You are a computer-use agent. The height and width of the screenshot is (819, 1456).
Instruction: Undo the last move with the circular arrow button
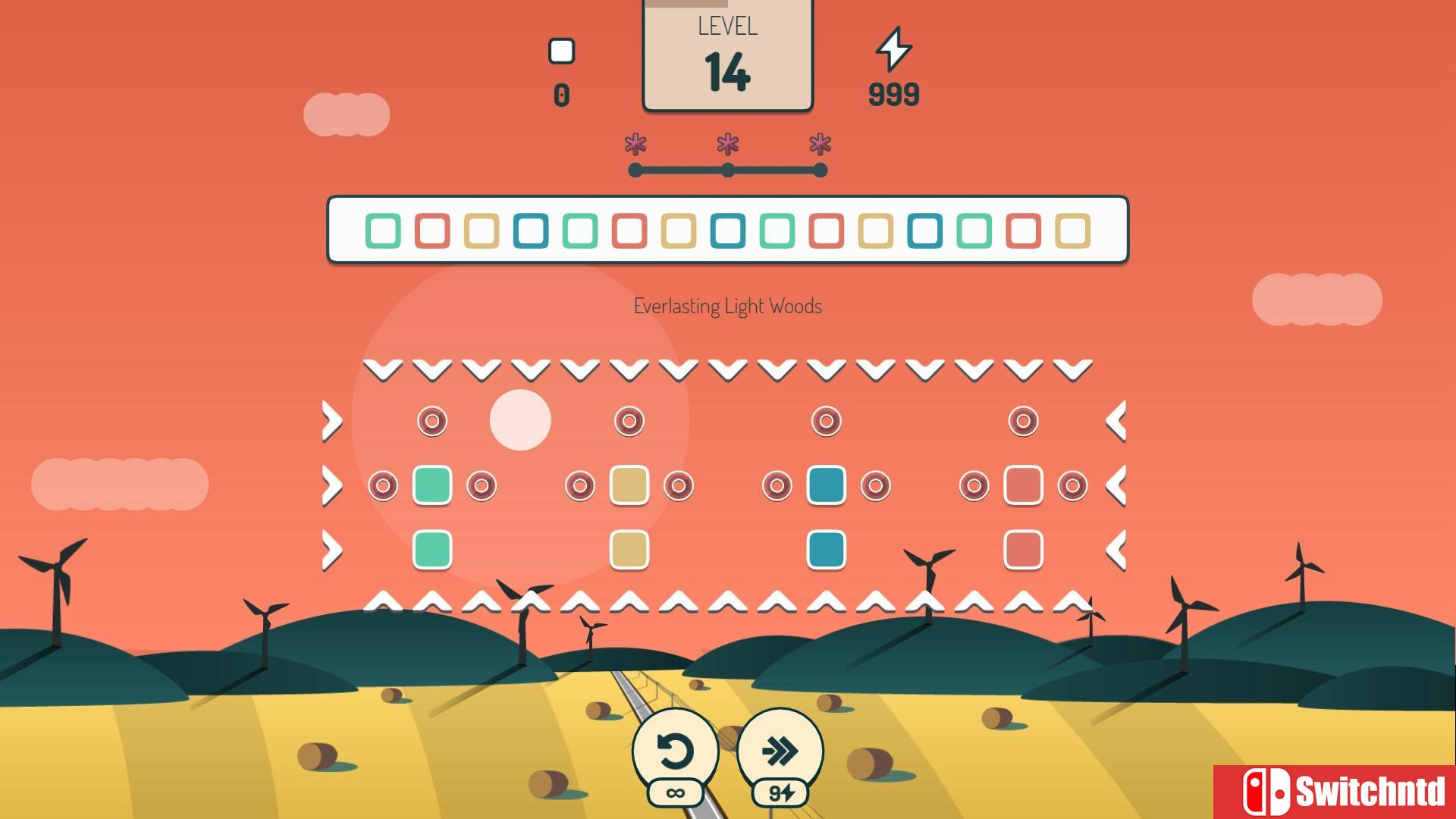[675, 751]
